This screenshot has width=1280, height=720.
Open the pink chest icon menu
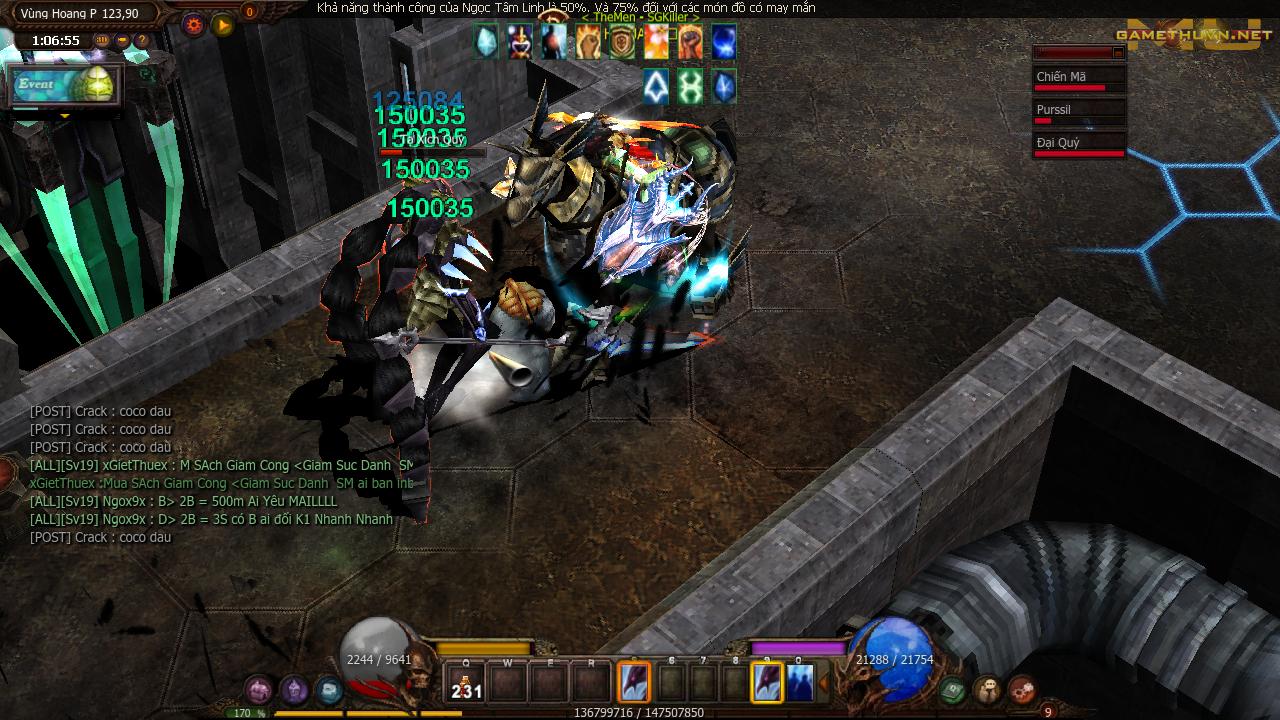(x=259, y=689)
